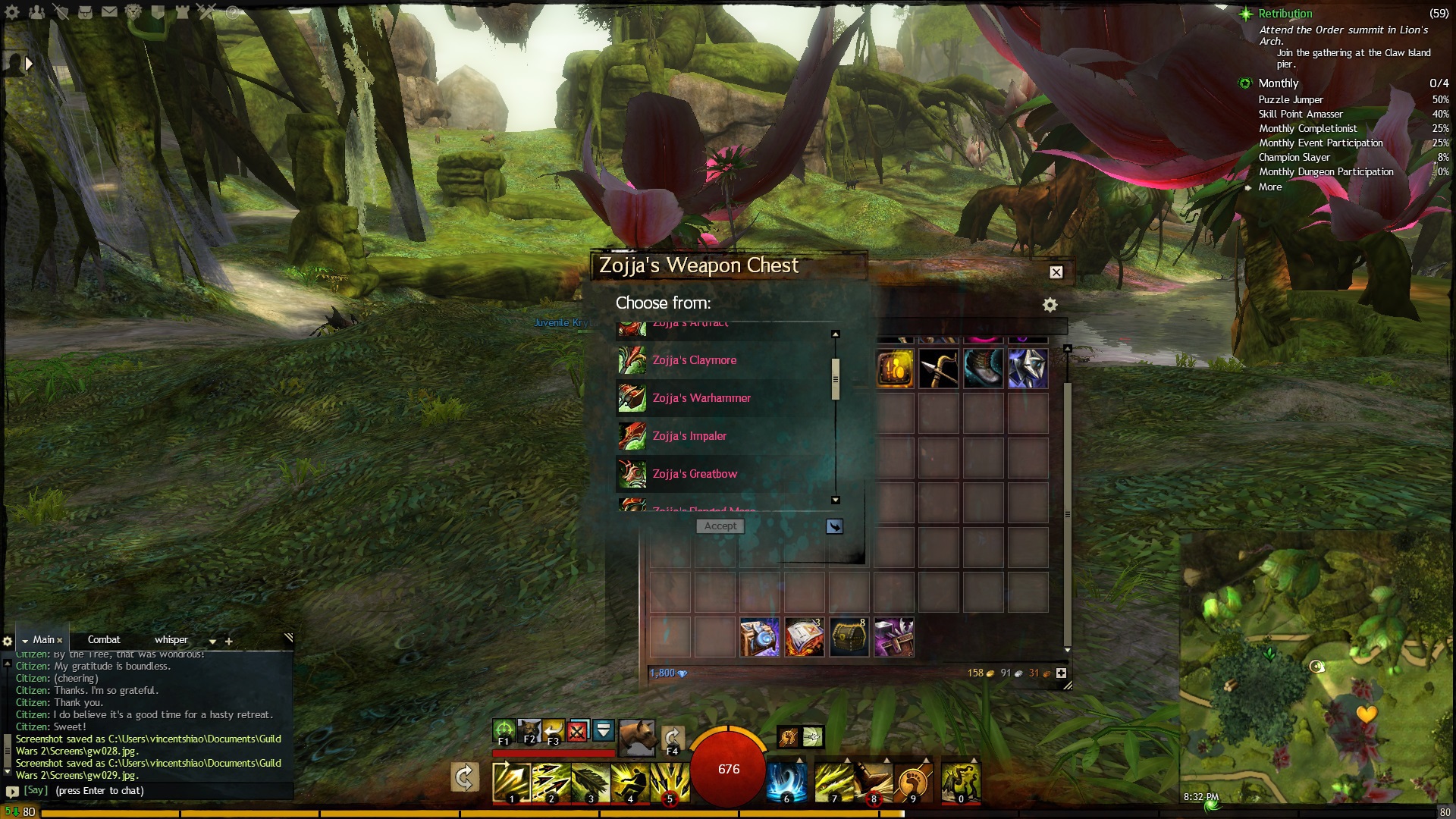Open the mail envelope icon

pyautogui.click(x=109, y=11)
